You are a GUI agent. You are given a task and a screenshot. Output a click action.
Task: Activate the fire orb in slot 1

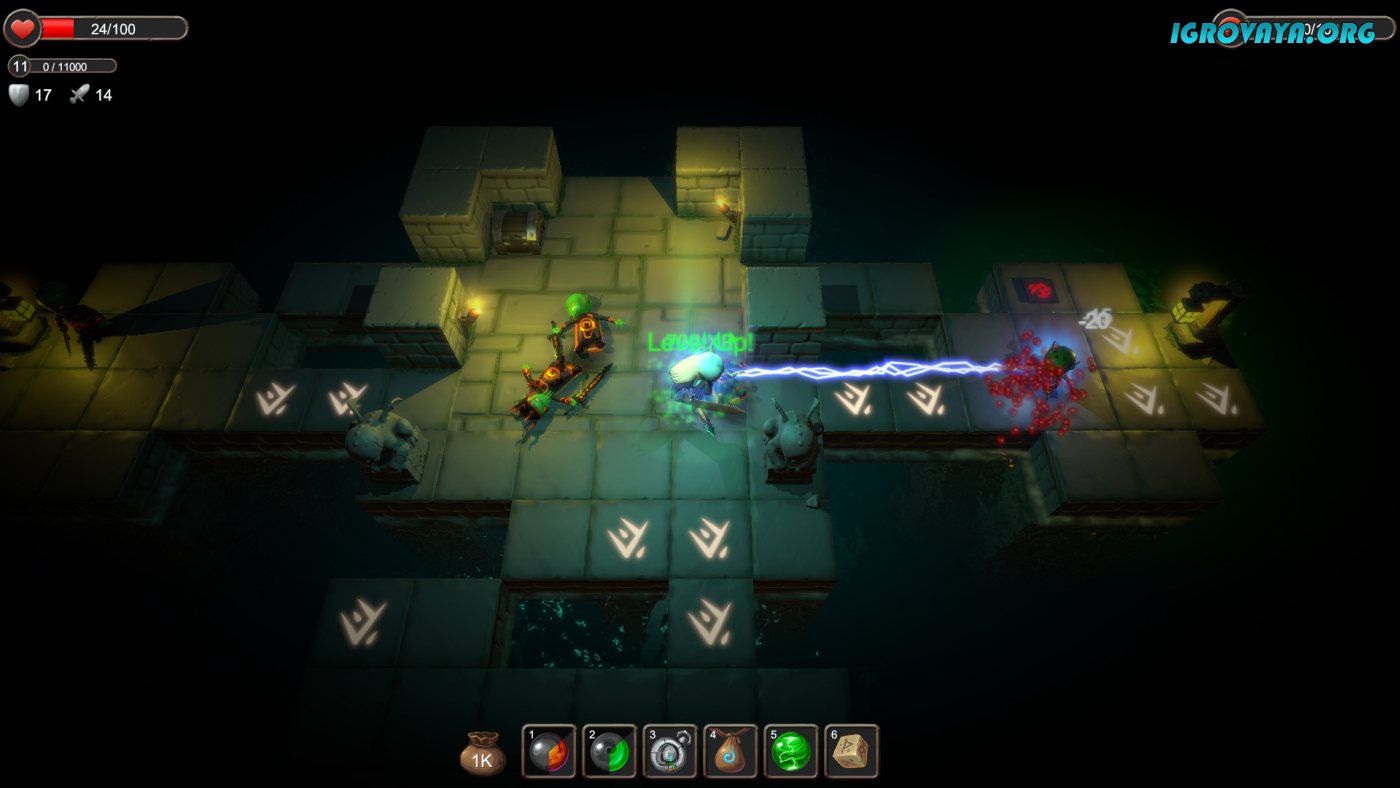[549, 751]
